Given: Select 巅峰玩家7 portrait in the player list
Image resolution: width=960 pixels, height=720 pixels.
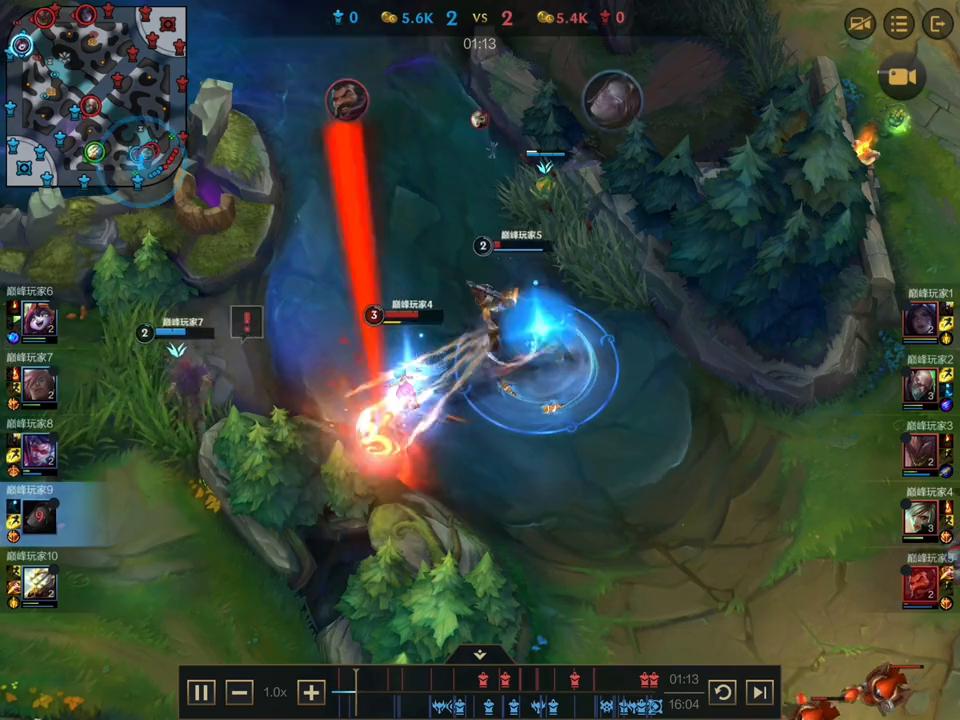Looking at the screenshot, I should point(40,388).
